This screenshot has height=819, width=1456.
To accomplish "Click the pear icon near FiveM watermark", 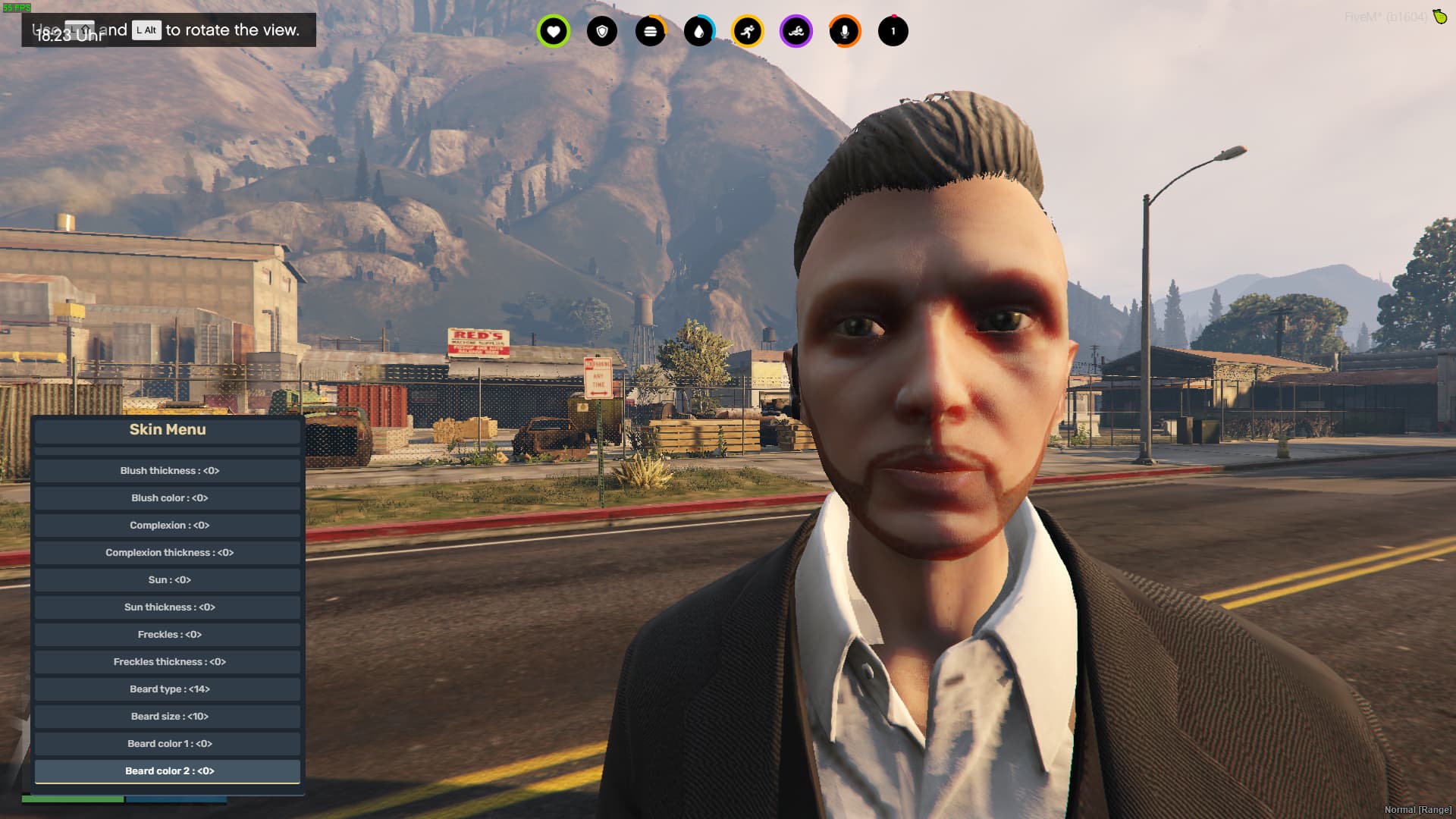I will (1439, 15).
